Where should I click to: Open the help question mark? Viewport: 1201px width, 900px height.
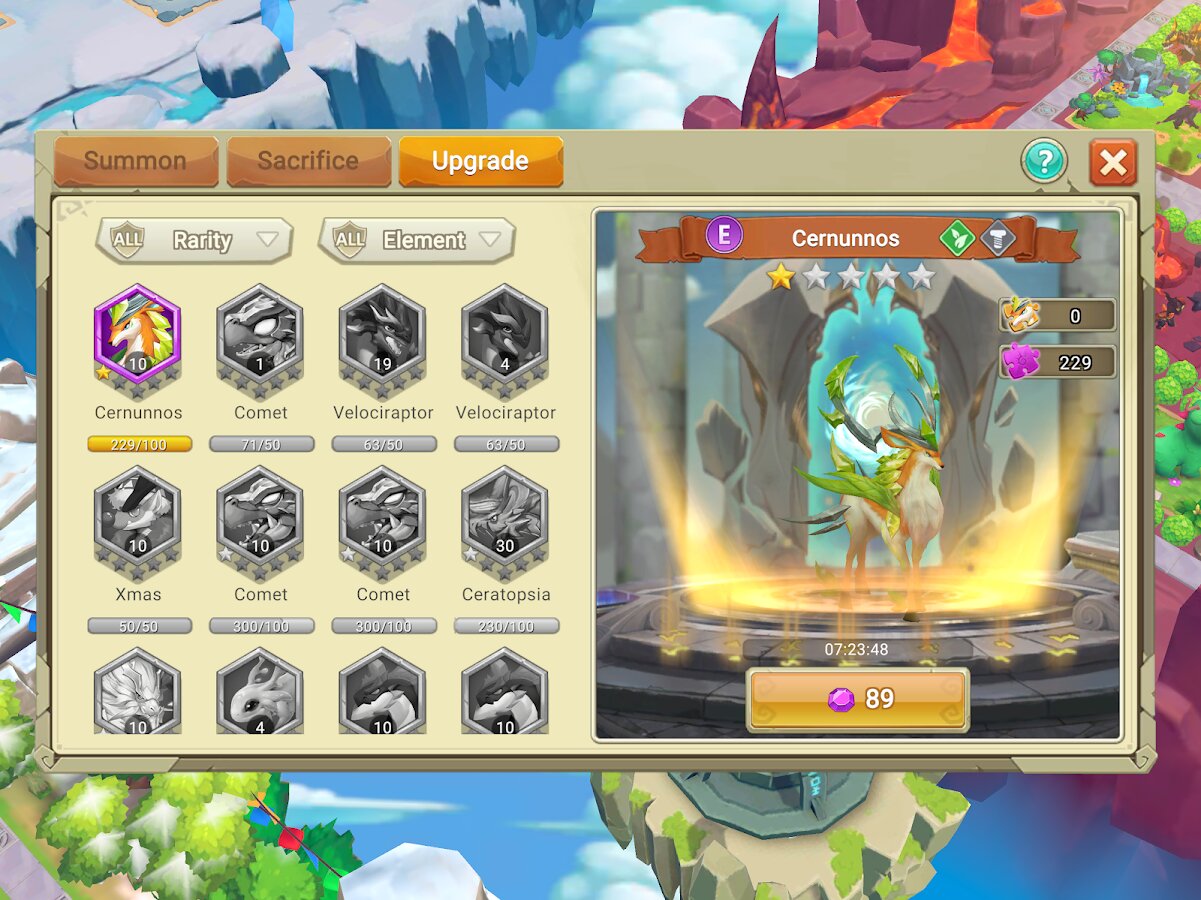click(1044, 162)
